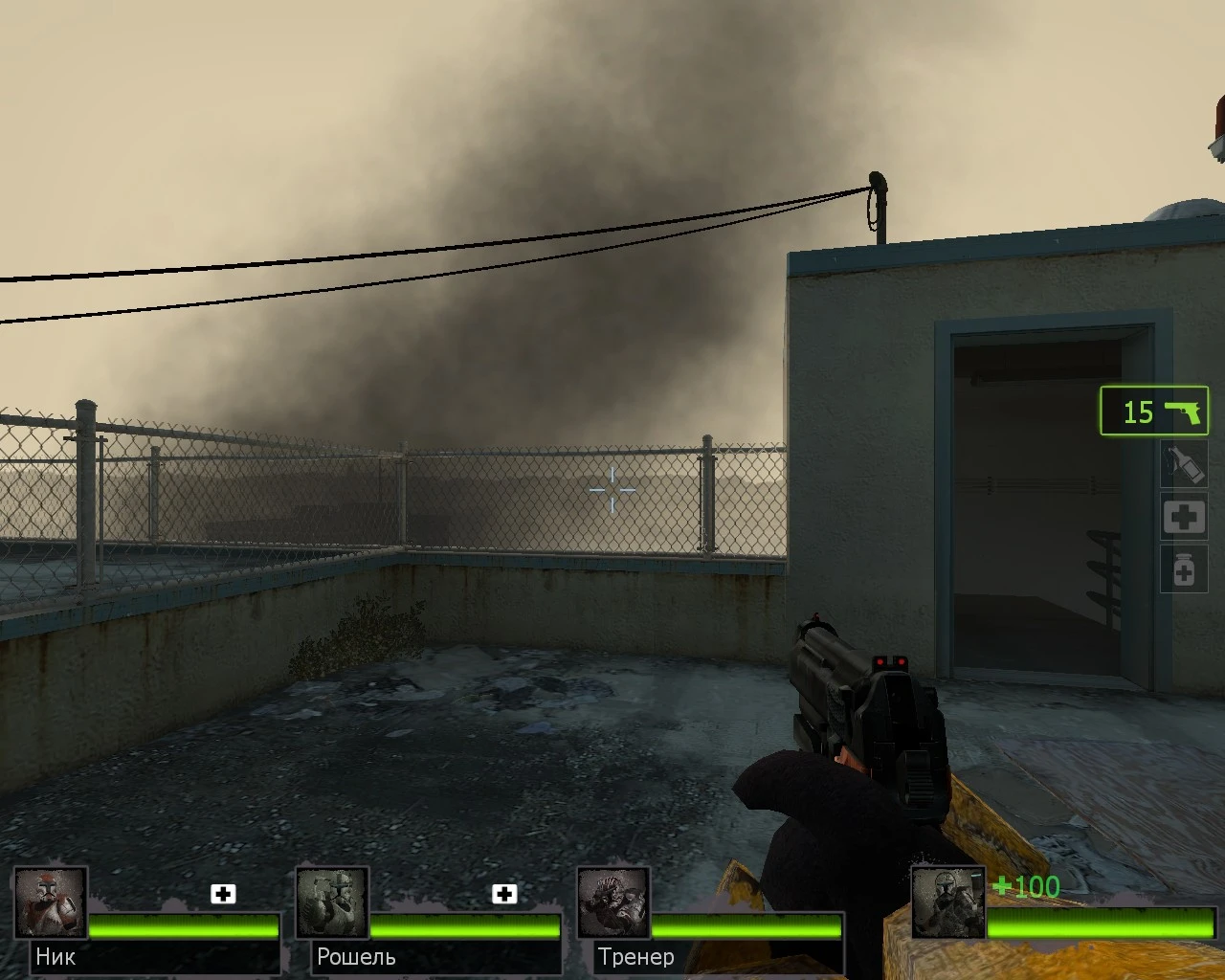Screen dimensions: 1225x980
Task: Click the Molotov bottle inventory icon
Action: [x=1184, y=463]
